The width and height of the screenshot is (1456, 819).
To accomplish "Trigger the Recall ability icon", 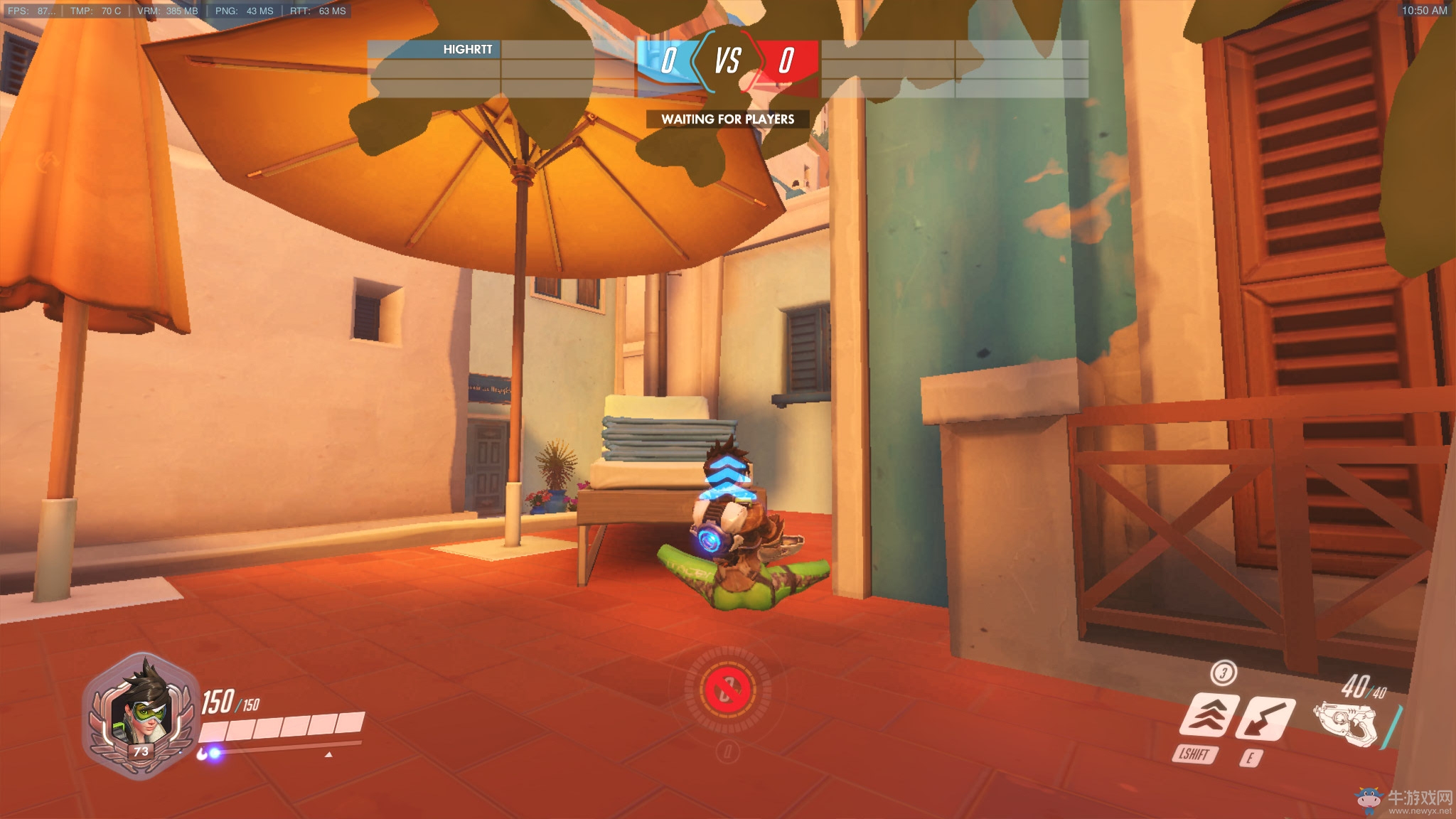I will [1265, 718].
